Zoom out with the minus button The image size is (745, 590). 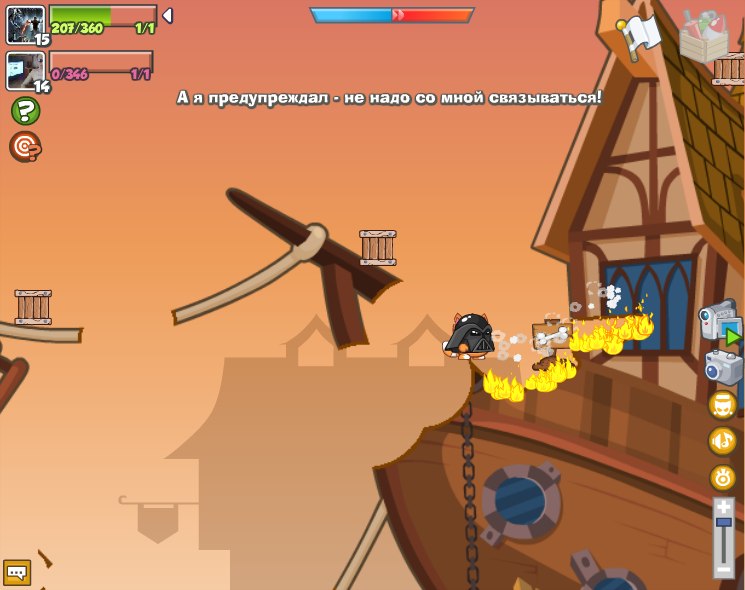pos(724,569)
